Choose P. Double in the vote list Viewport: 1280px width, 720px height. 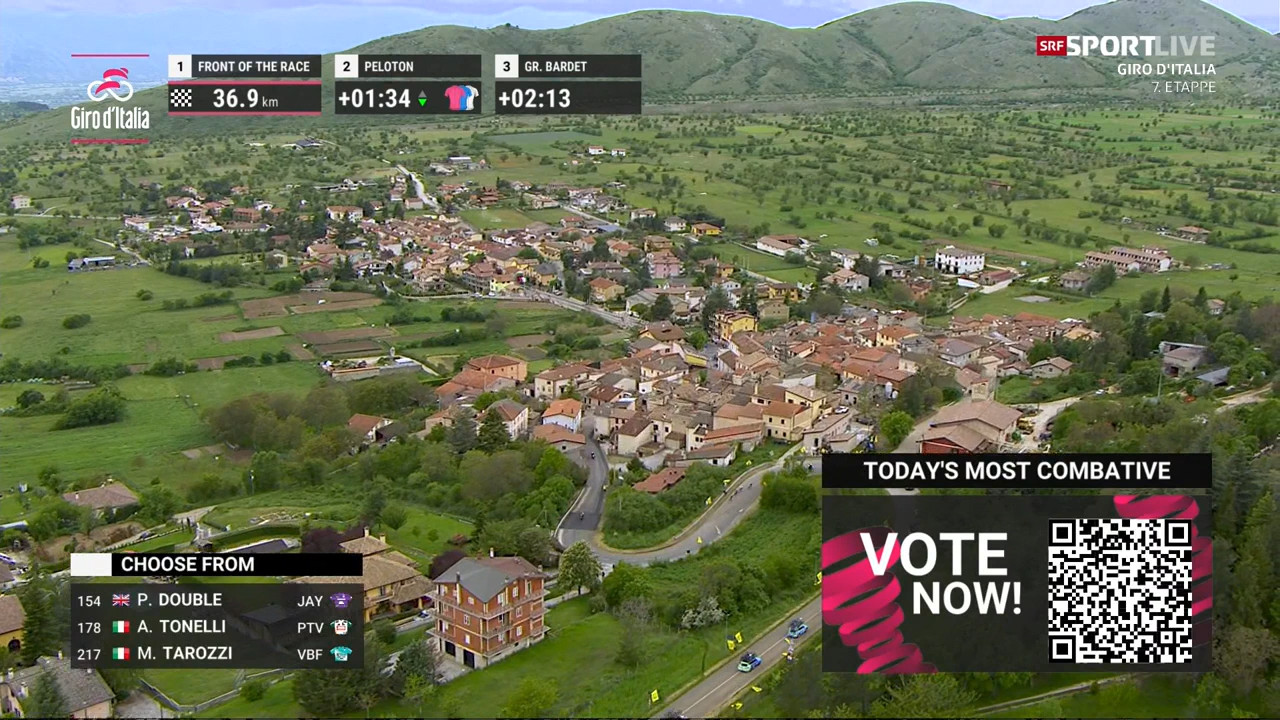tap(180, 600)
